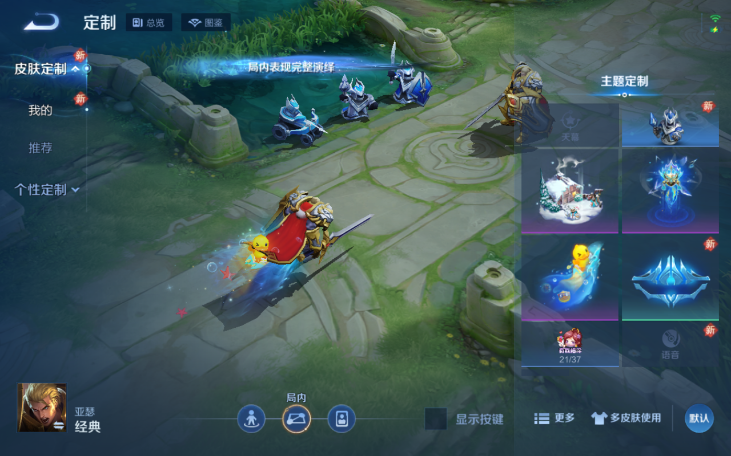Select the blue winged emblem tile
Viewport: 731px width, 456px height.
click(669, 278)
